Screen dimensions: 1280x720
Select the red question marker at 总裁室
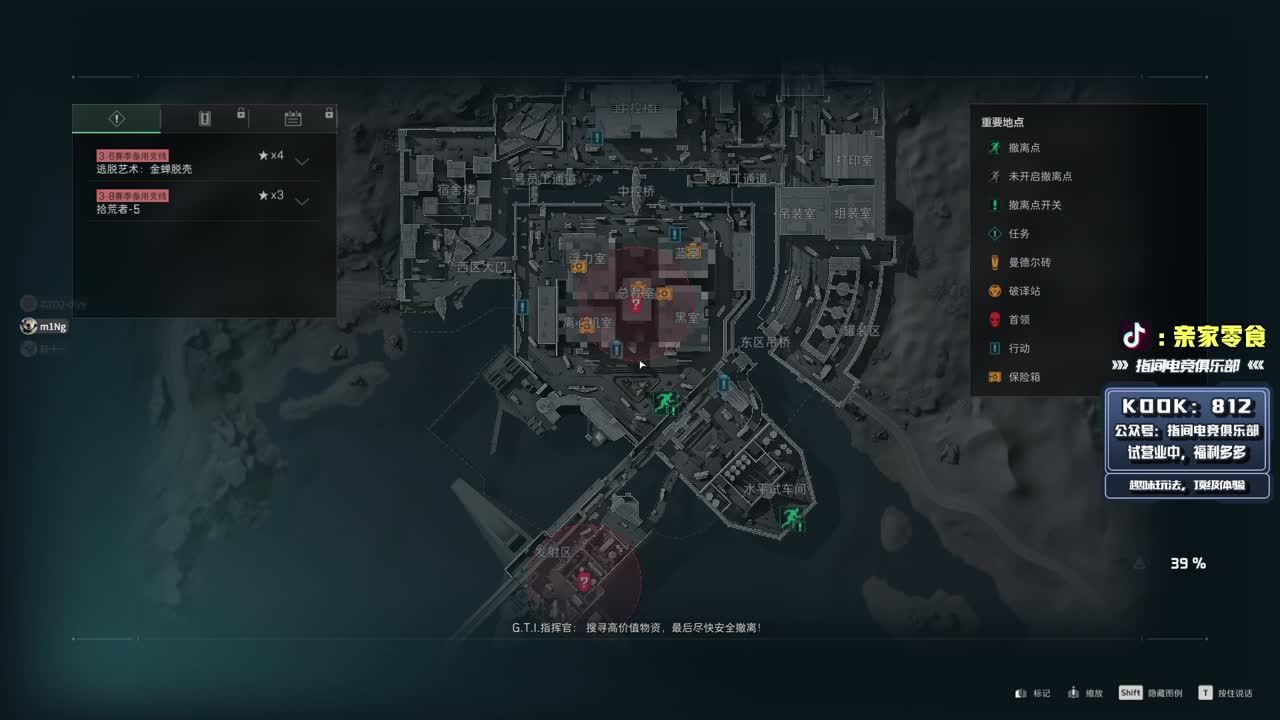point(635,304)
